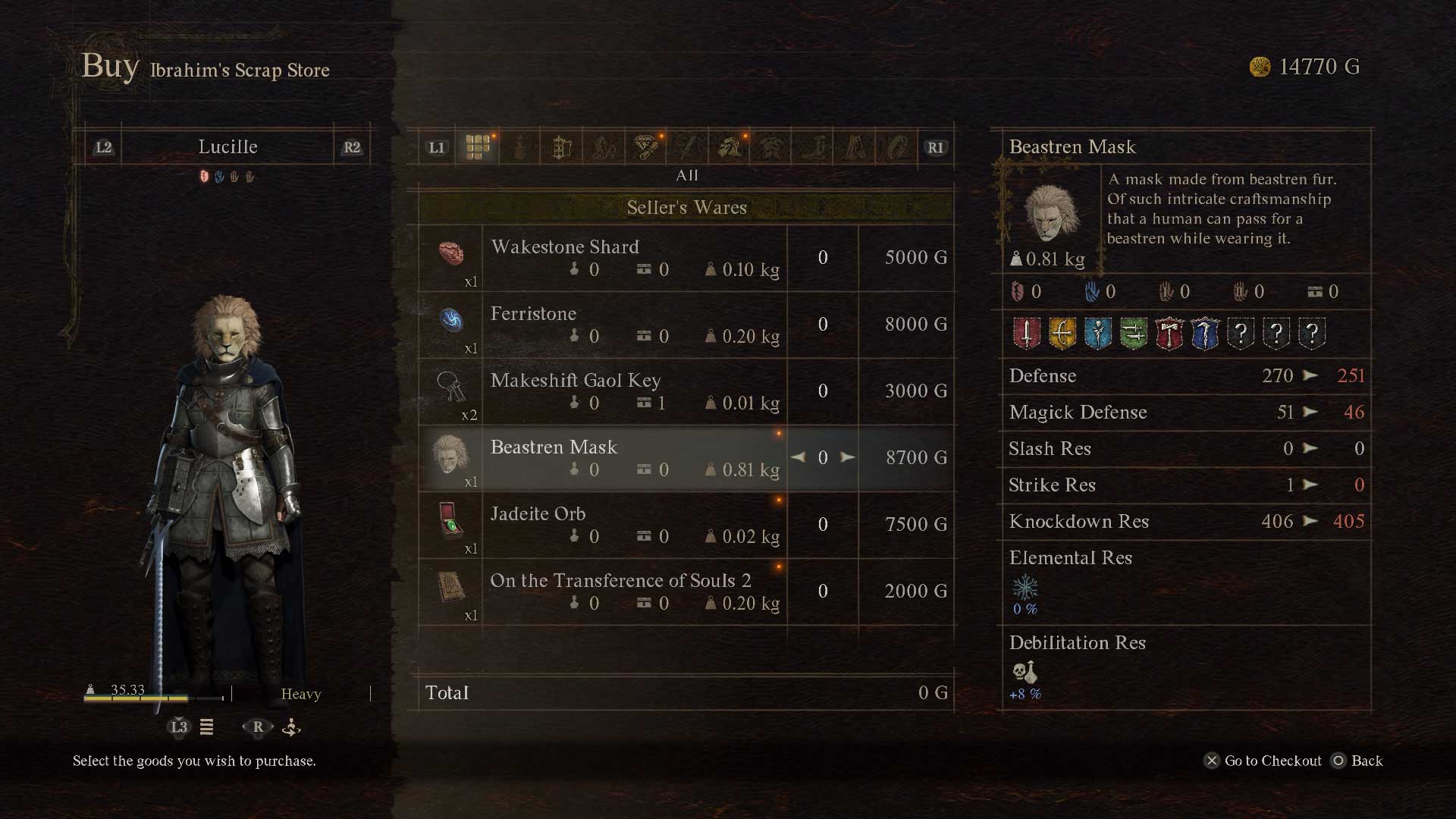Screen dimensions: 1456x819
Task: Select the Beastren Mask row
Action: (637, 458)
